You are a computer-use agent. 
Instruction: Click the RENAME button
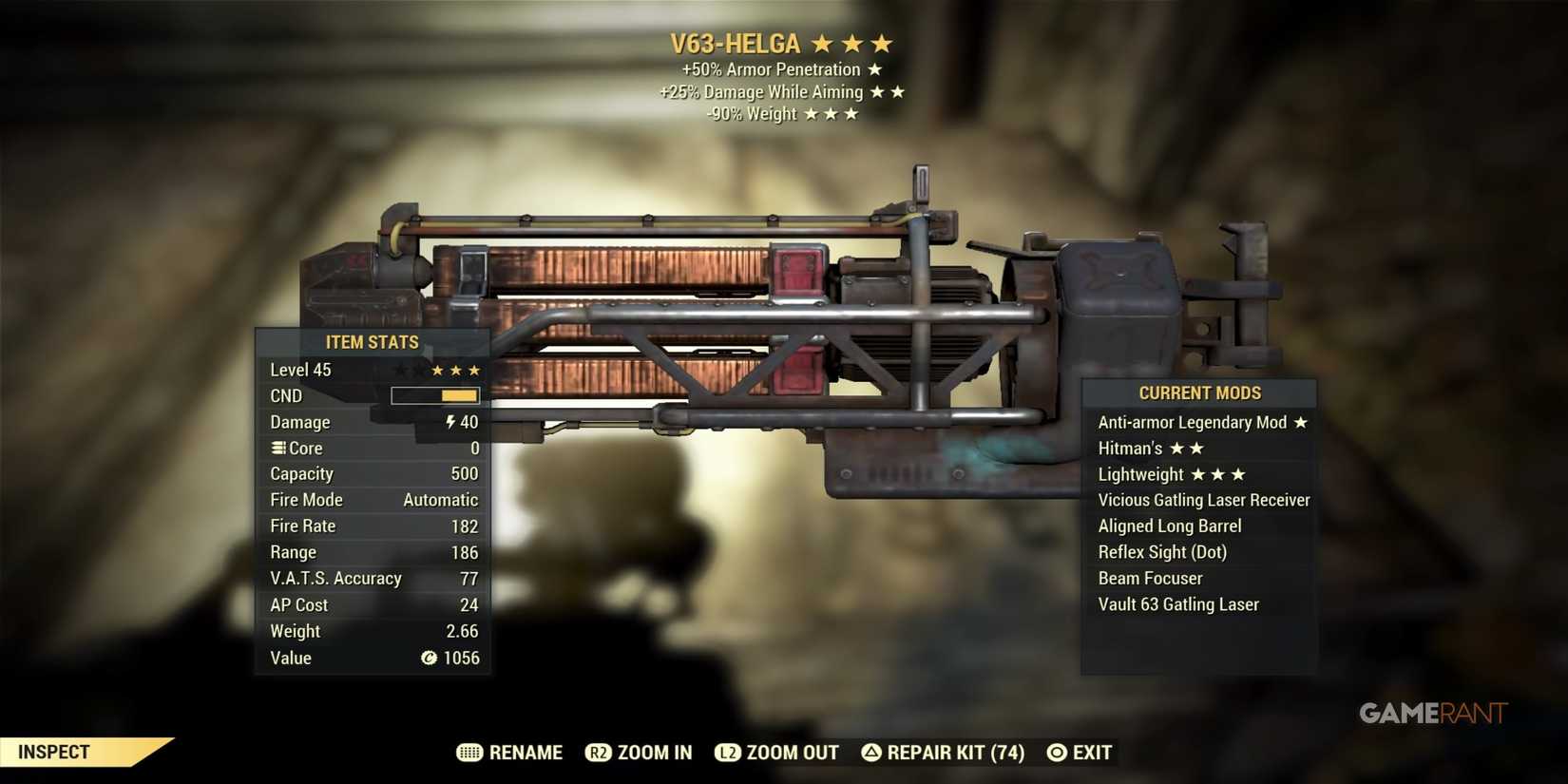[526, 752]
